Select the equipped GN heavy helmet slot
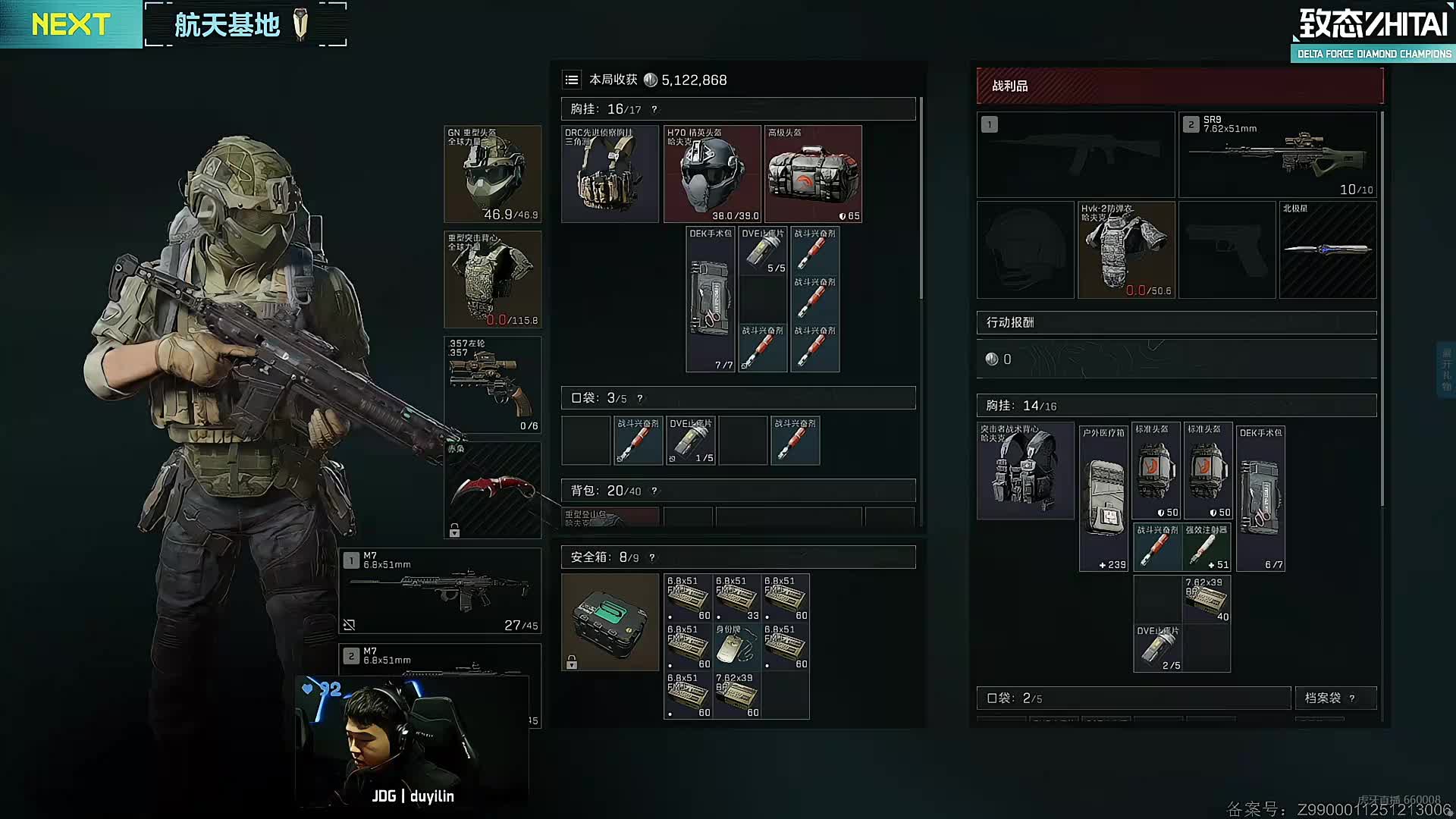 (x=492, y=174)
